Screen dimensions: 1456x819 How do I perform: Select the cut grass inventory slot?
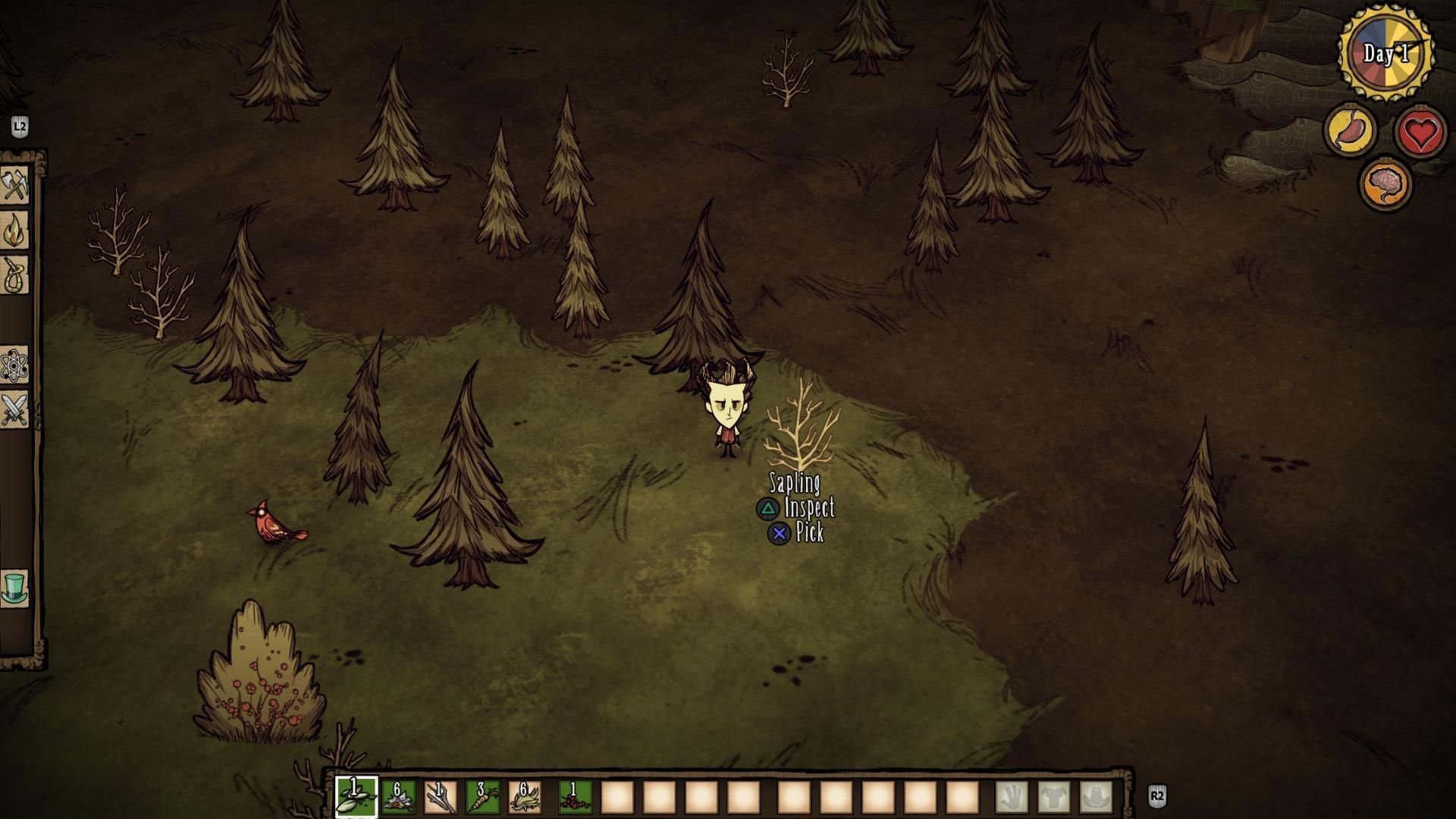(524, 797)
